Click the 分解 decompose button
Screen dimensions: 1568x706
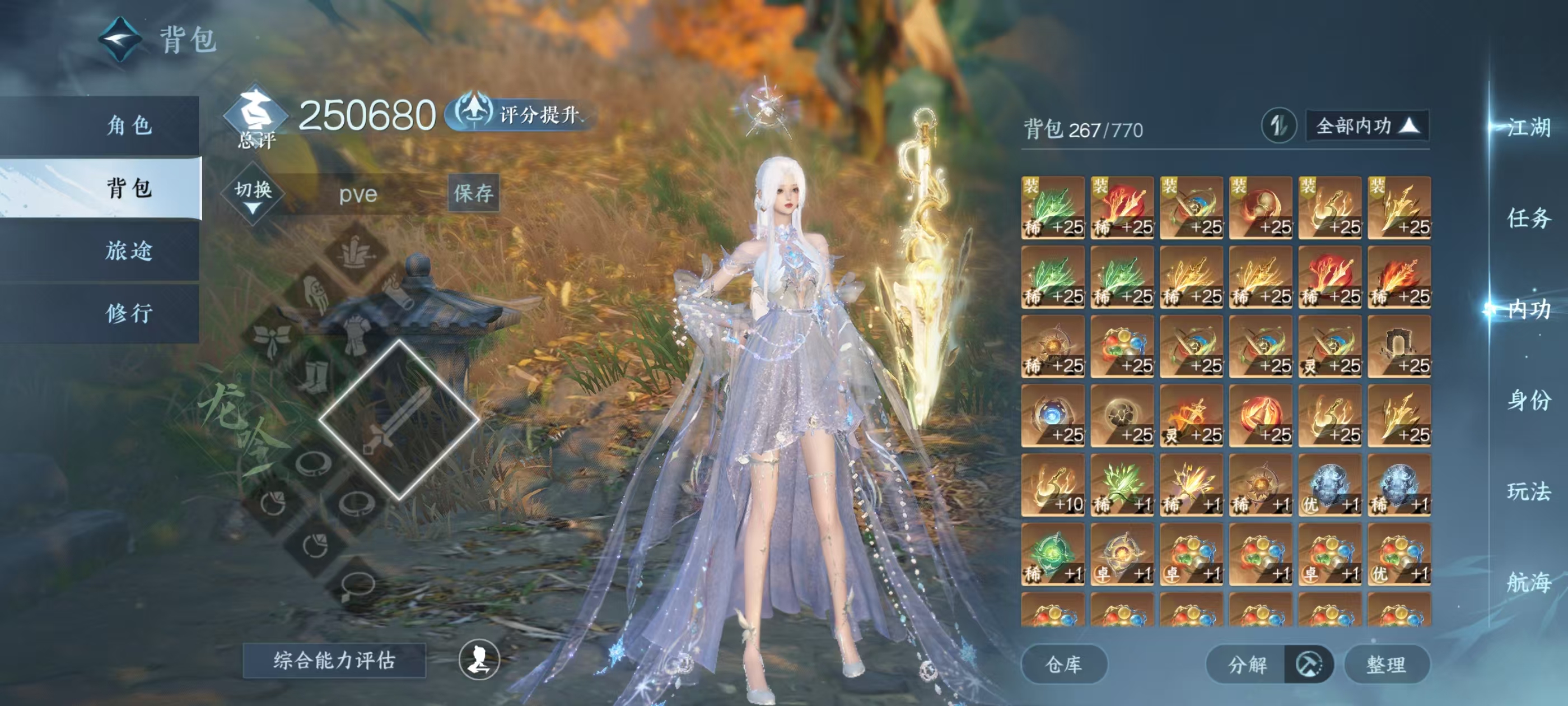(1247, 664)
